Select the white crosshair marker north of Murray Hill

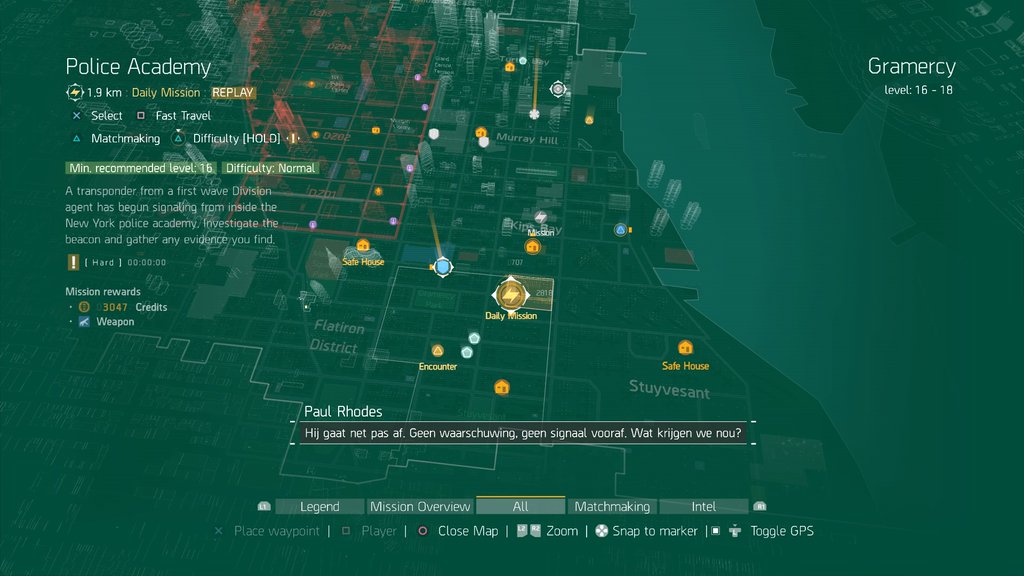pos(558,89)
